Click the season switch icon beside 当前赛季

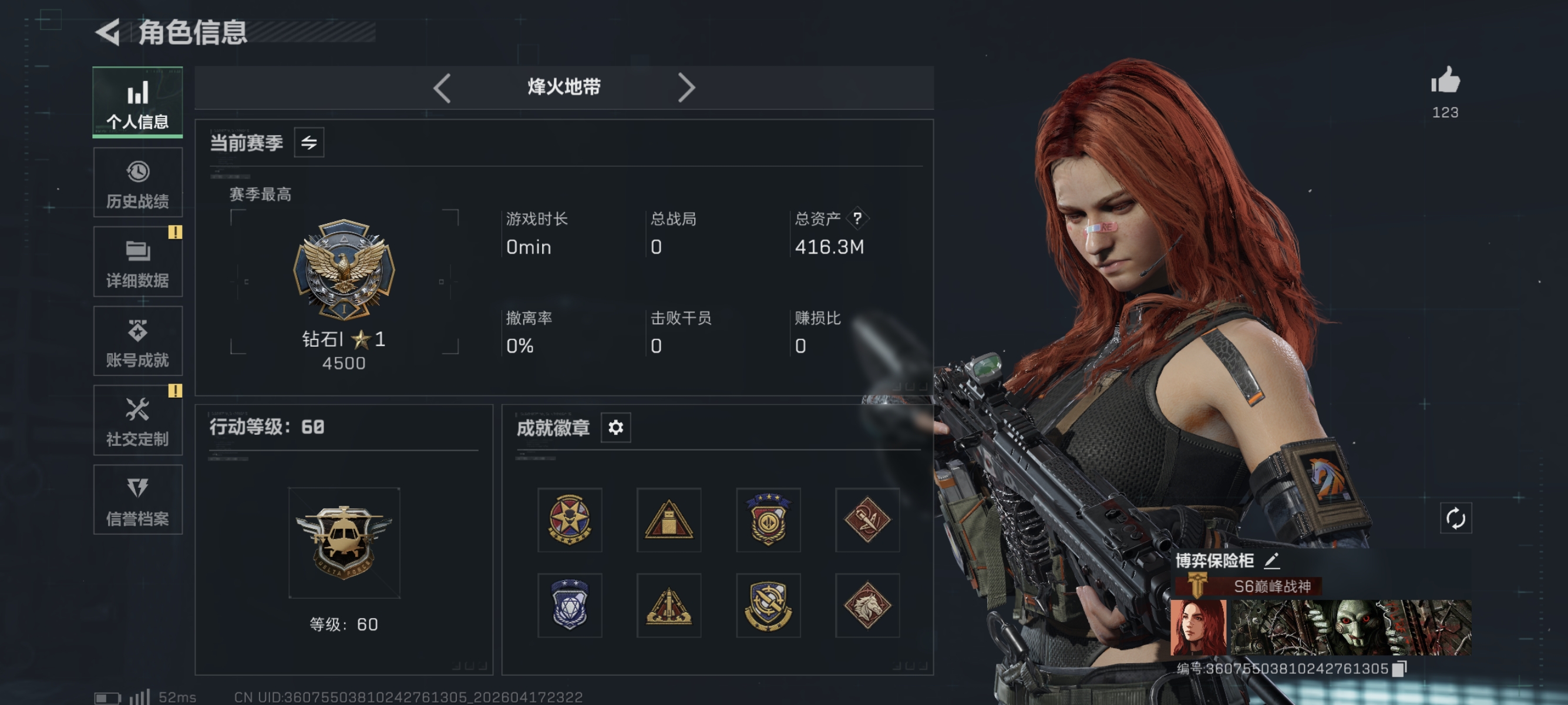[311, 142]
